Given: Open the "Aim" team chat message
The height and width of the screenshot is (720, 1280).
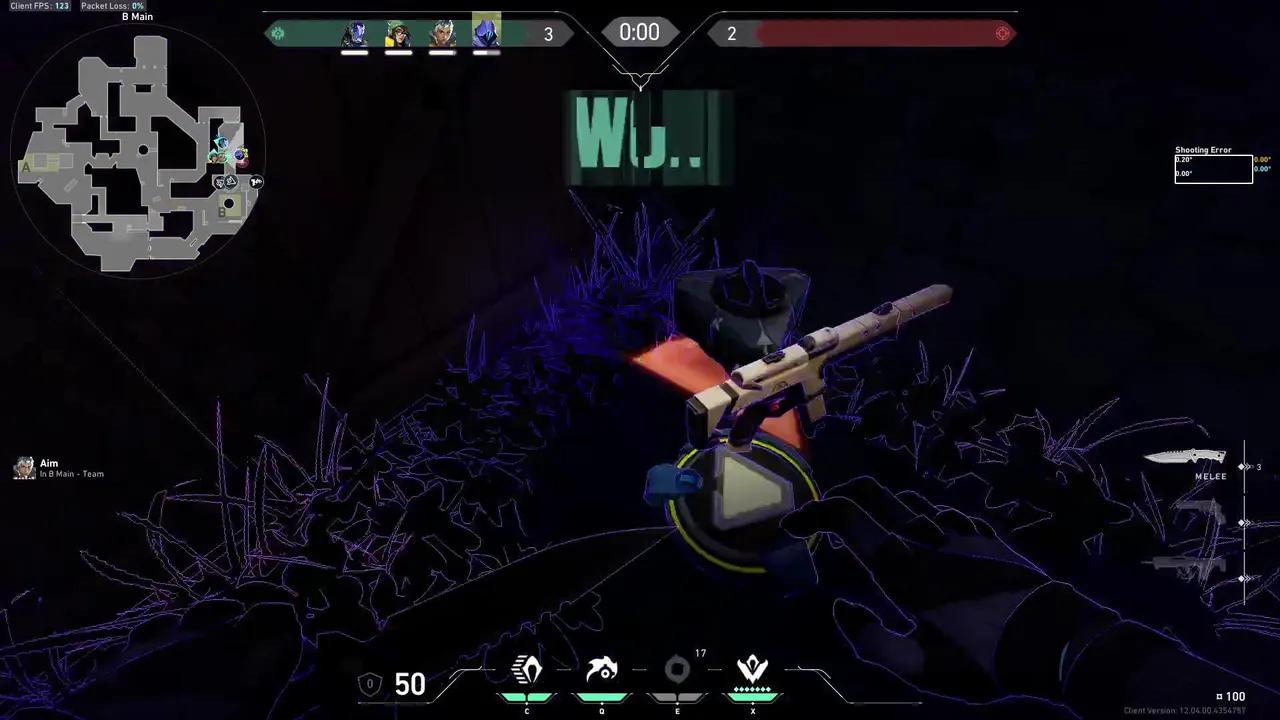Looking at the screenshot, I should coord(60,468).
